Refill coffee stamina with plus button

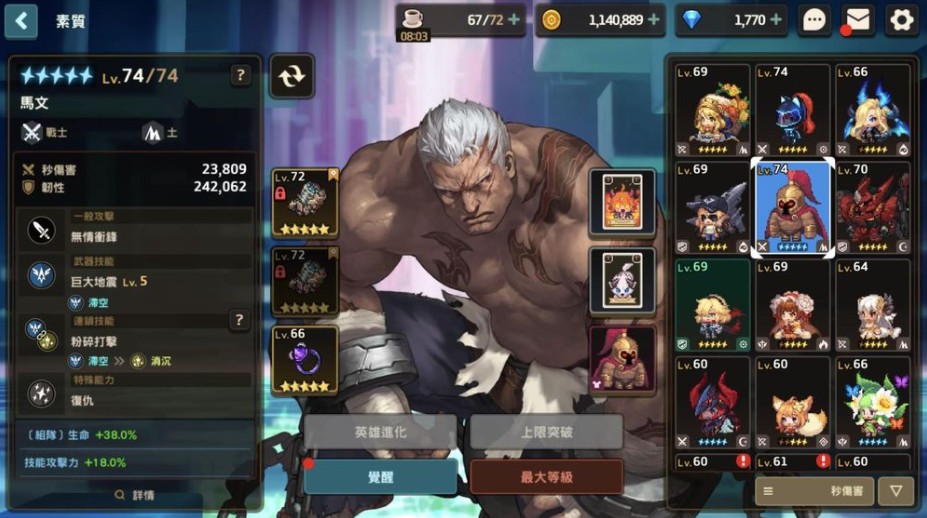pos(514,20)
